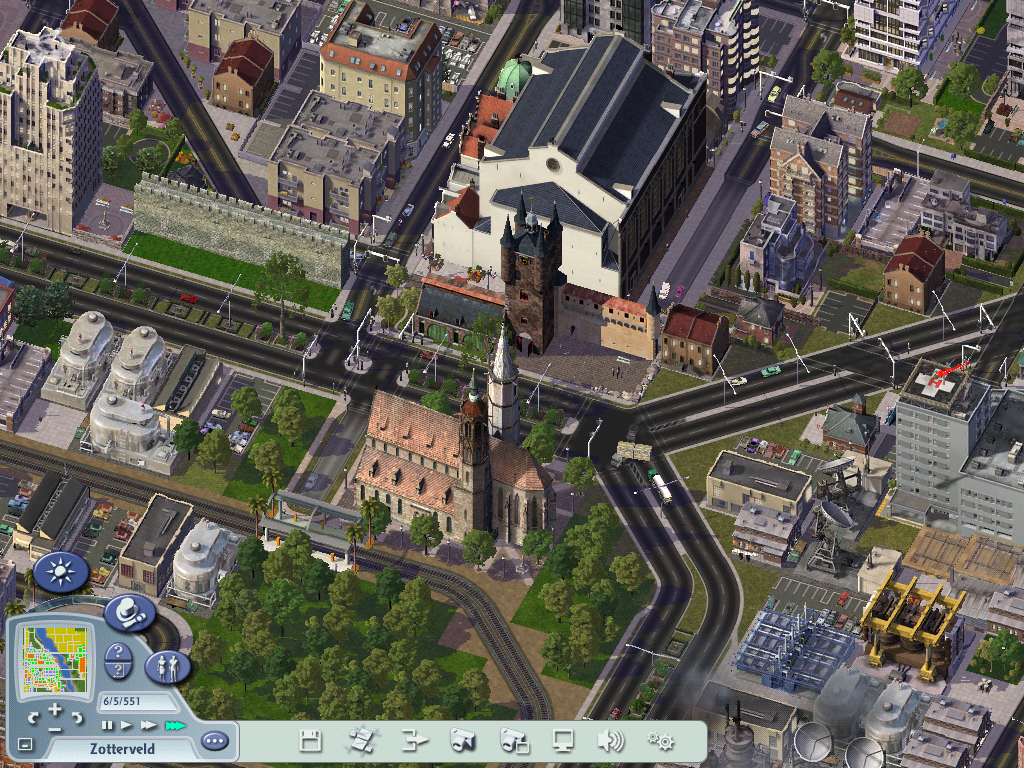Minimize the control panel
This screenshot has width=1024, height=768.
coord(25,745)
